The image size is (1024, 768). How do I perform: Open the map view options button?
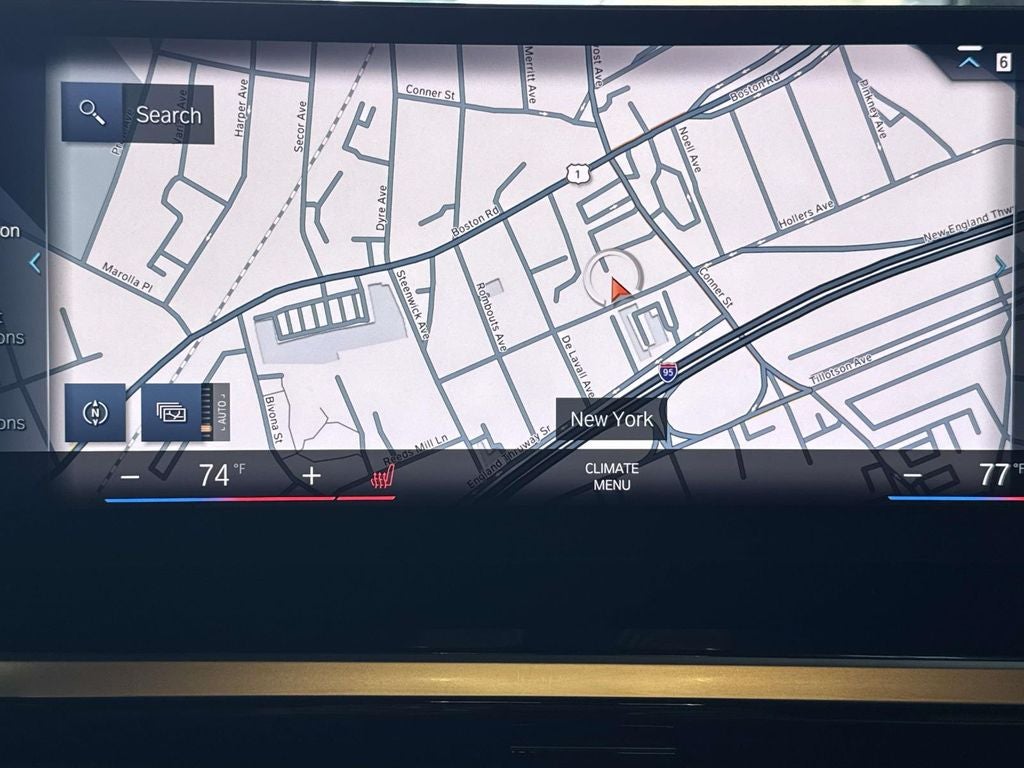point(172,412)
